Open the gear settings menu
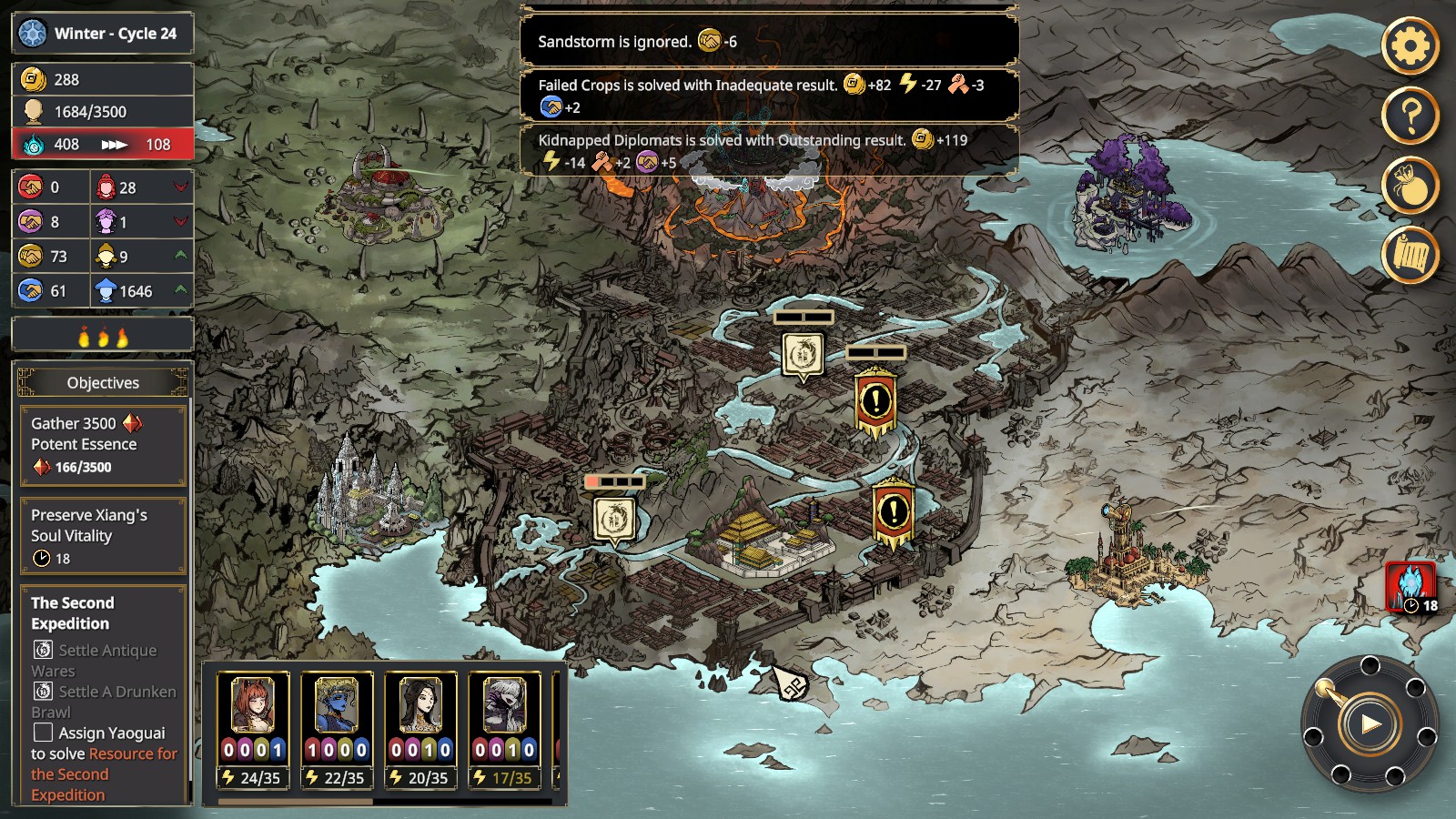This screenshot has height=819, width=1456. pos(1410,45)
